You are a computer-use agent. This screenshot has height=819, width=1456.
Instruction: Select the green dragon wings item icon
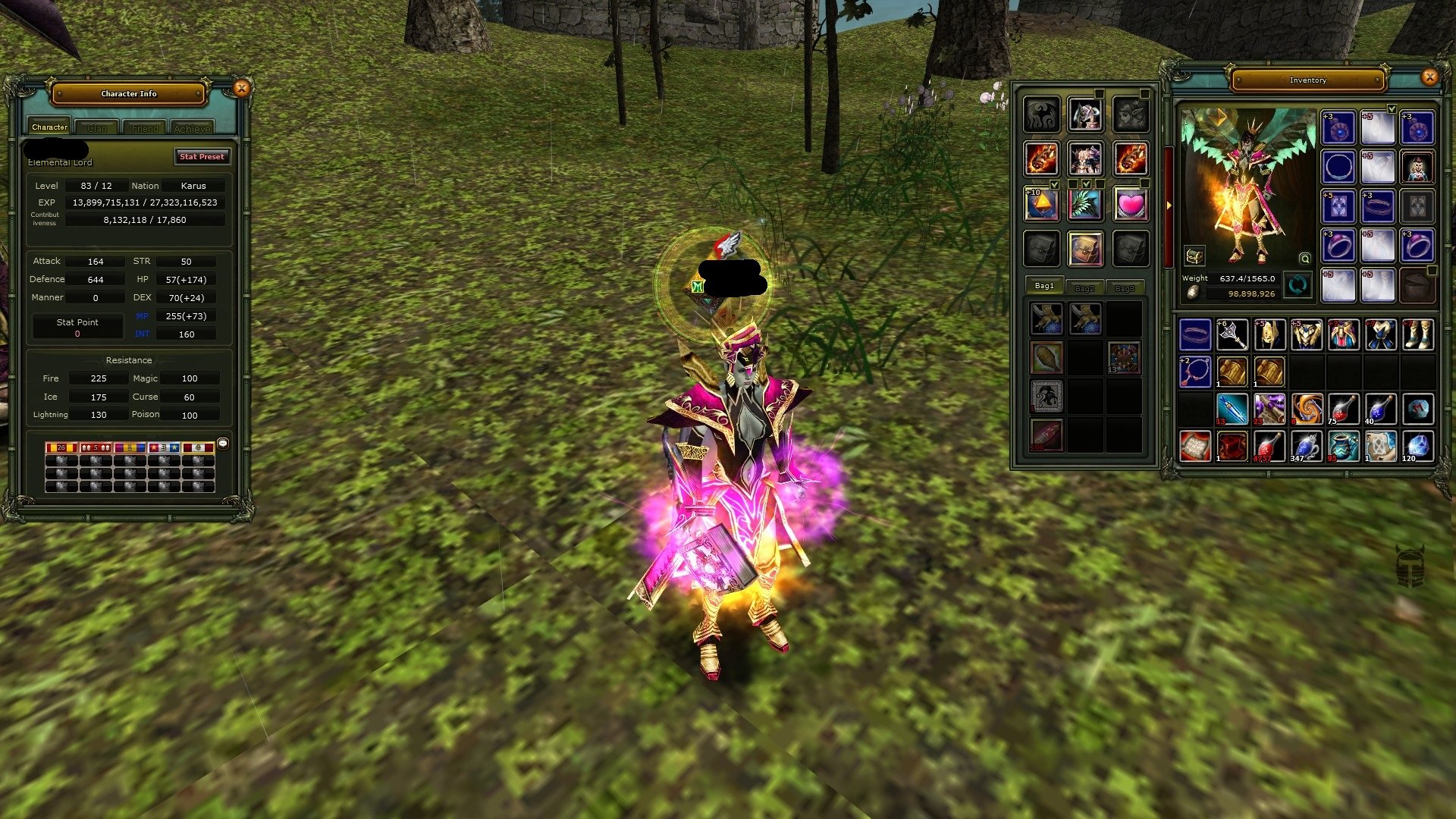point(1084,203)
